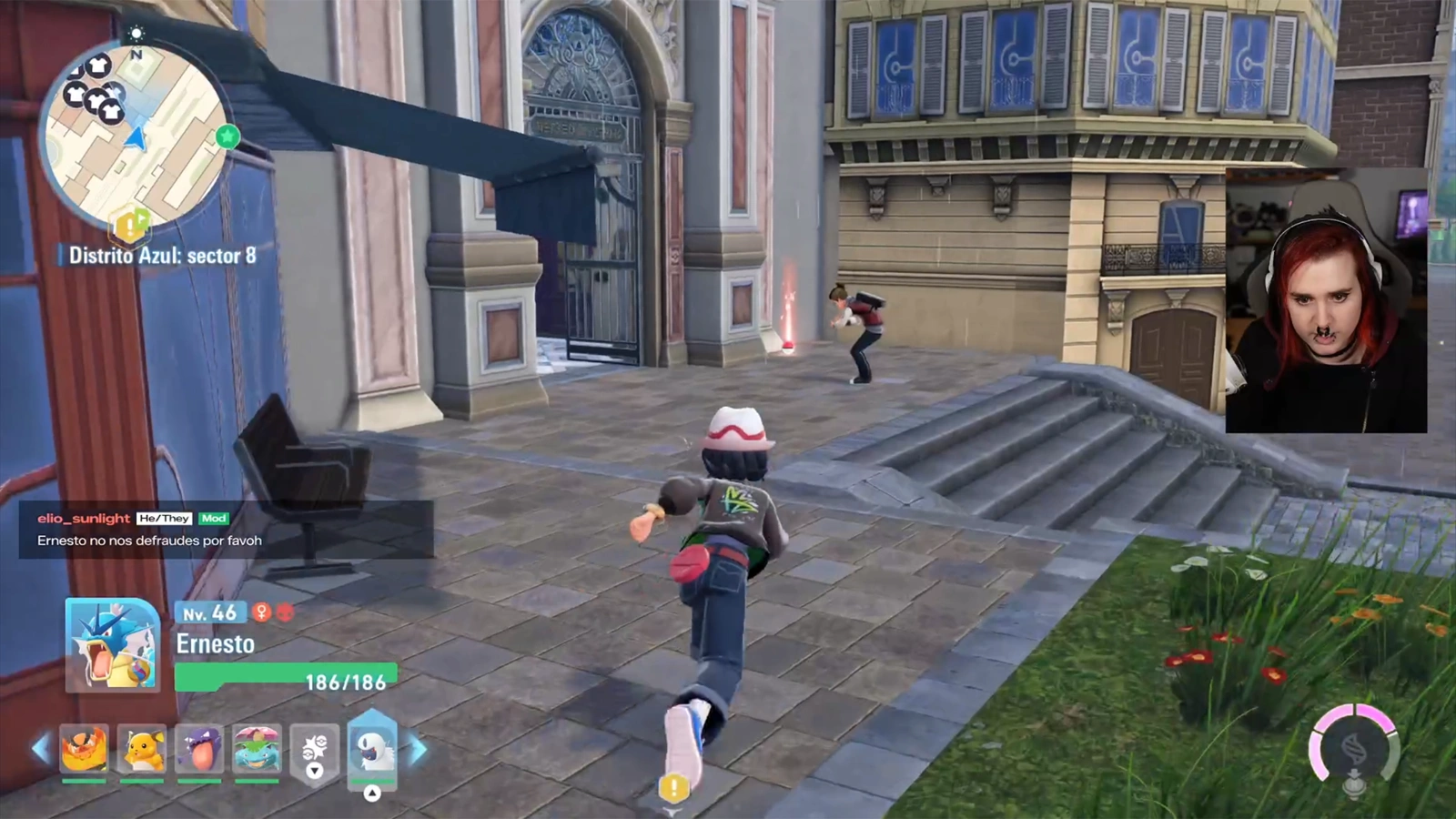Screen dimensions: 1456x819
Task: Pick Venusaur from the party bar
Action: (257, 749)
